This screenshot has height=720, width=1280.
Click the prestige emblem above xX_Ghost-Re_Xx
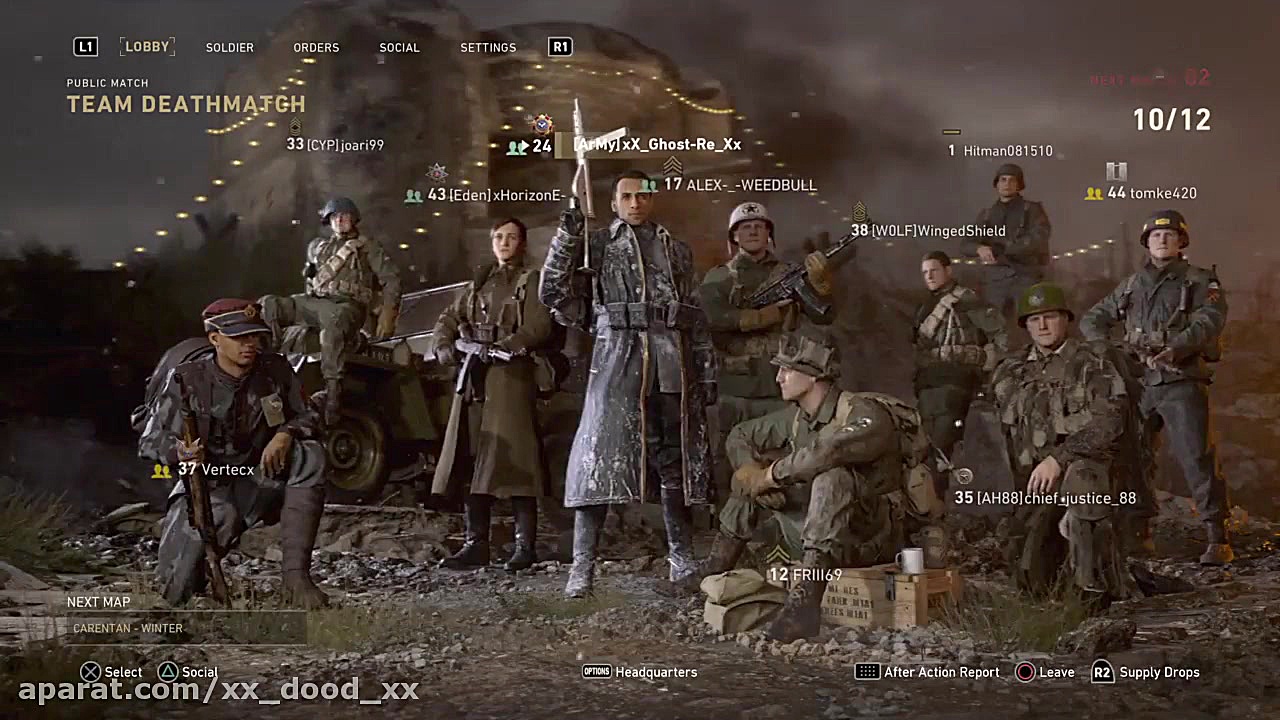tap(542, 126)
